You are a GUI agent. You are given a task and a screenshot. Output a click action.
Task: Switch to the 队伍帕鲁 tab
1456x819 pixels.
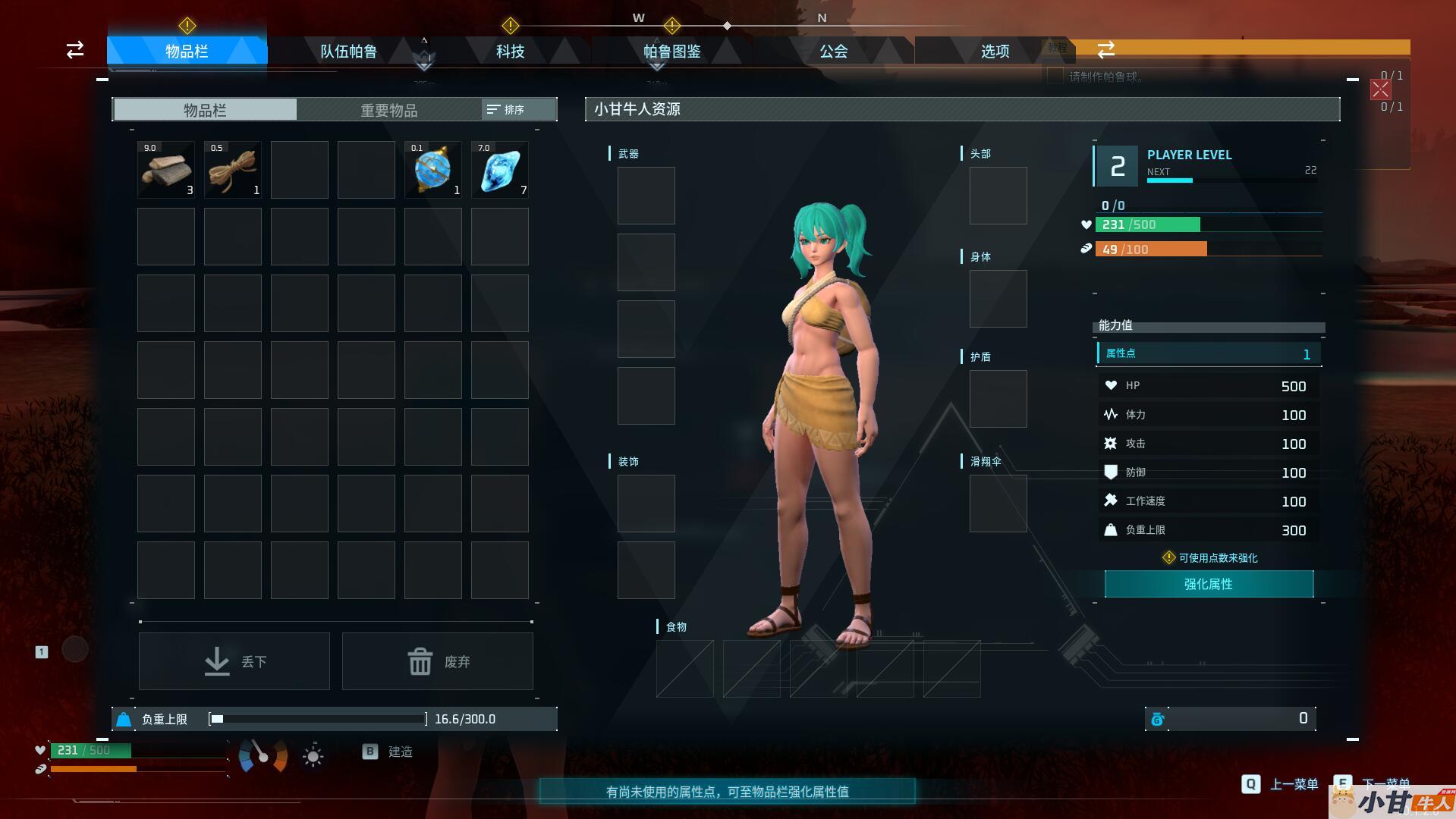coord(348,52)
